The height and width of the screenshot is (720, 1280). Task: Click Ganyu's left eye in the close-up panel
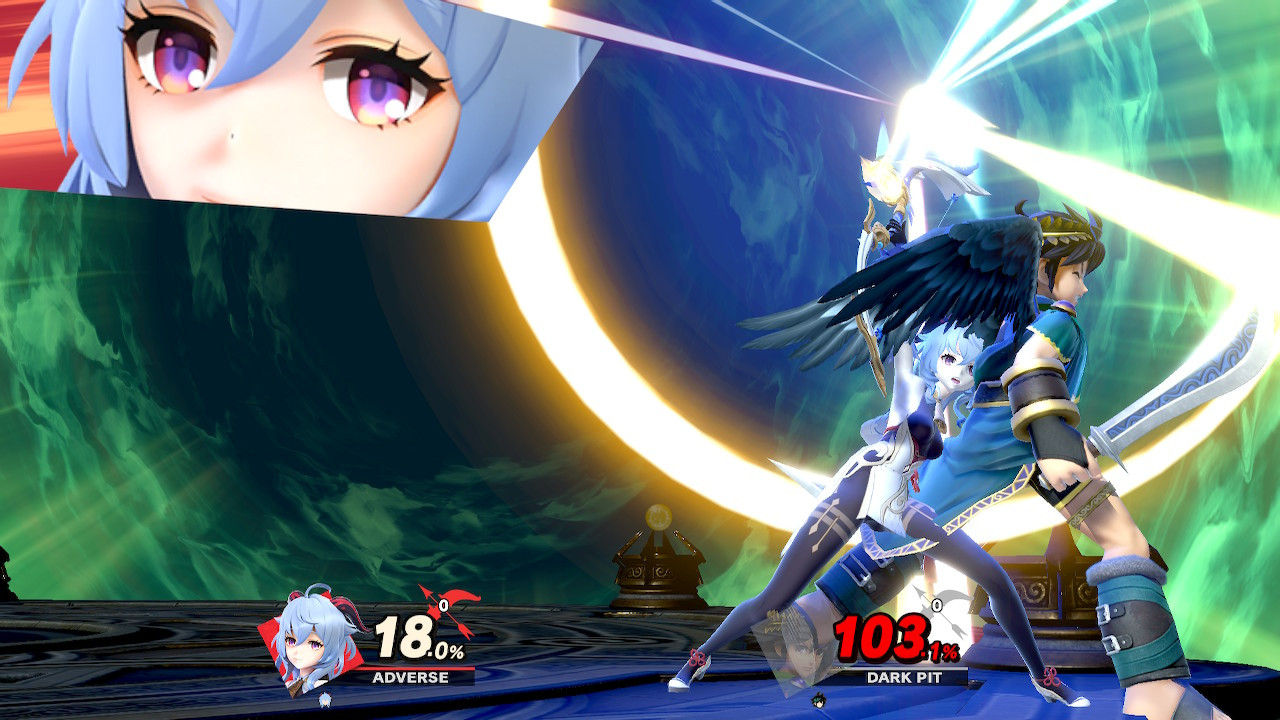click(170, 60)
